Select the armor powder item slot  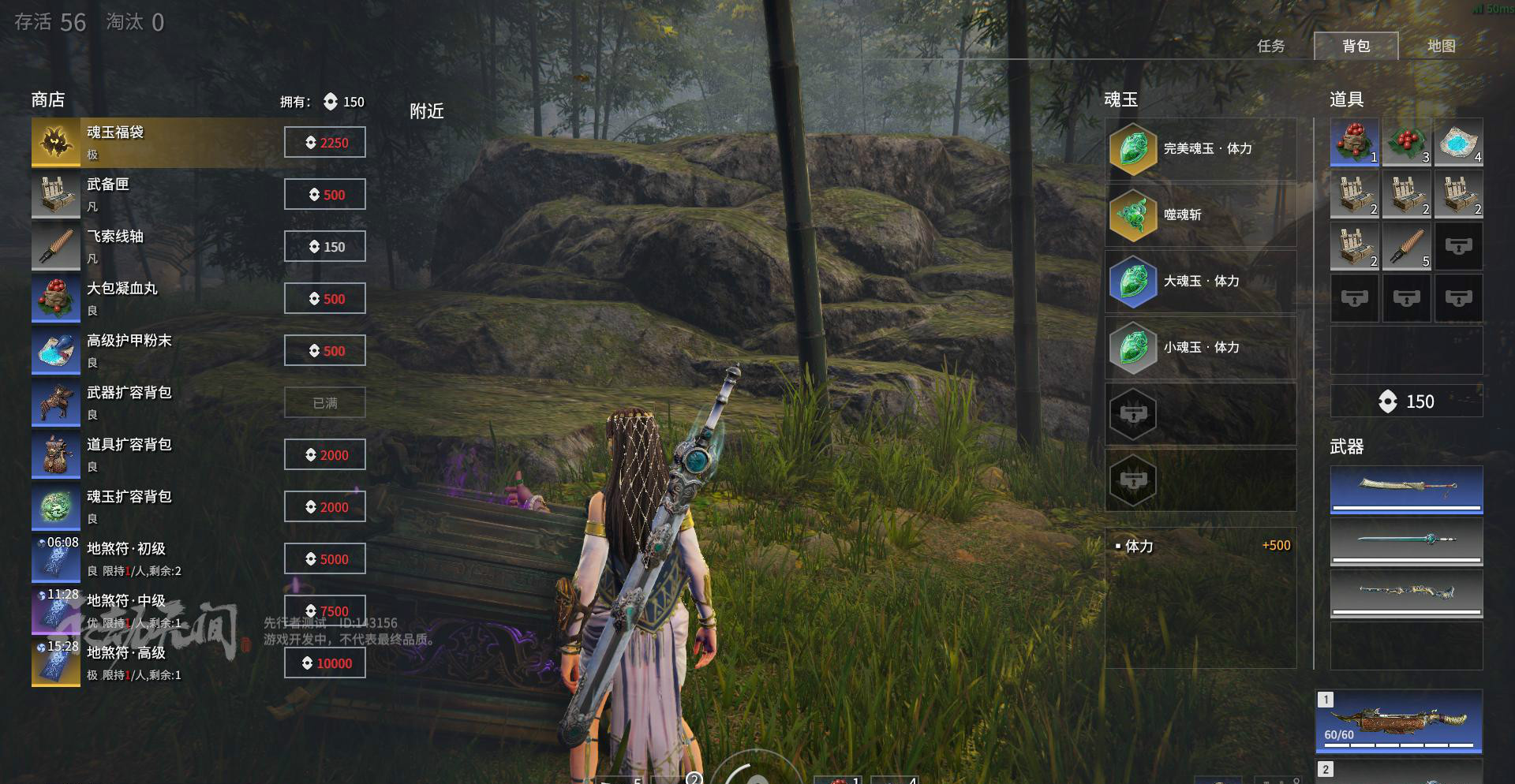tap(1458, 143)
